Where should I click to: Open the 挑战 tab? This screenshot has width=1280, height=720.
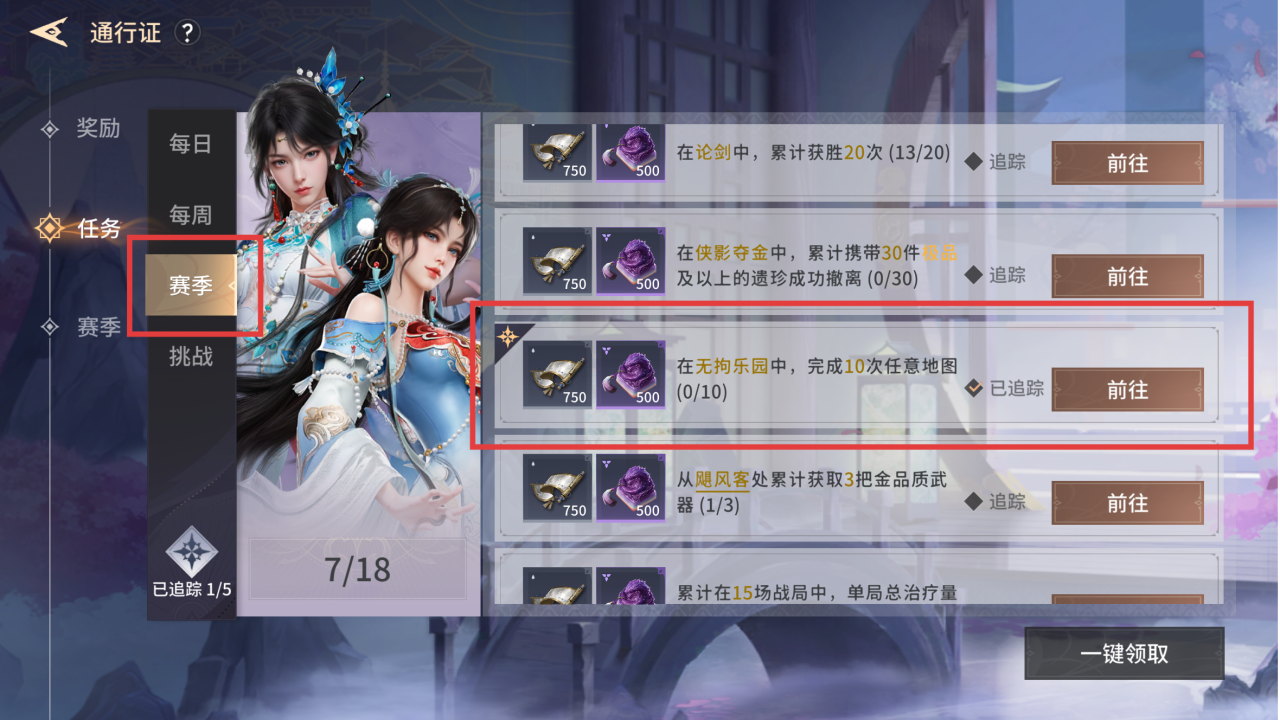190,355
